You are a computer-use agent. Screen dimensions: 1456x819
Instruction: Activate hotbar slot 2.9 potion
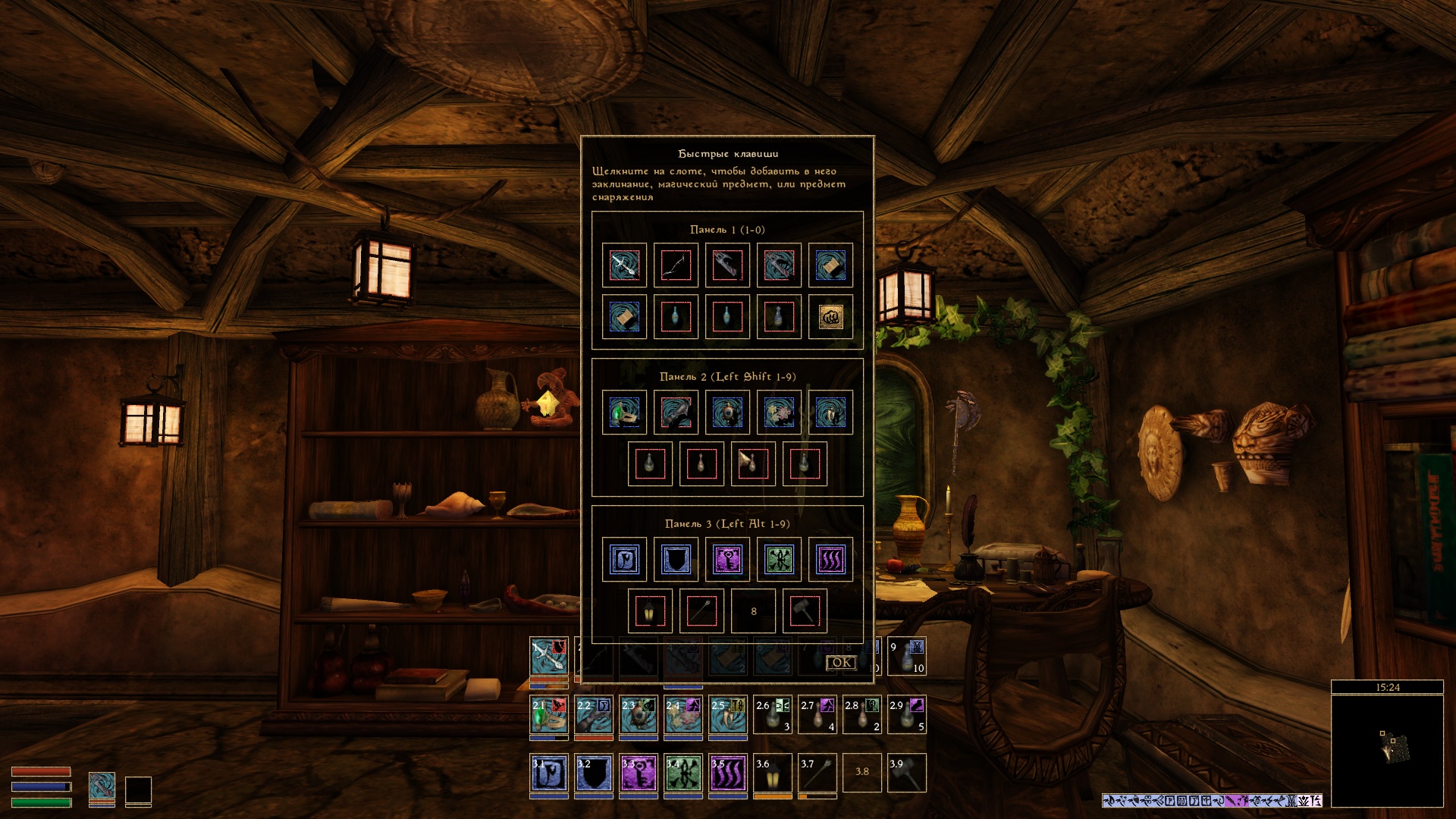(907, 715)
